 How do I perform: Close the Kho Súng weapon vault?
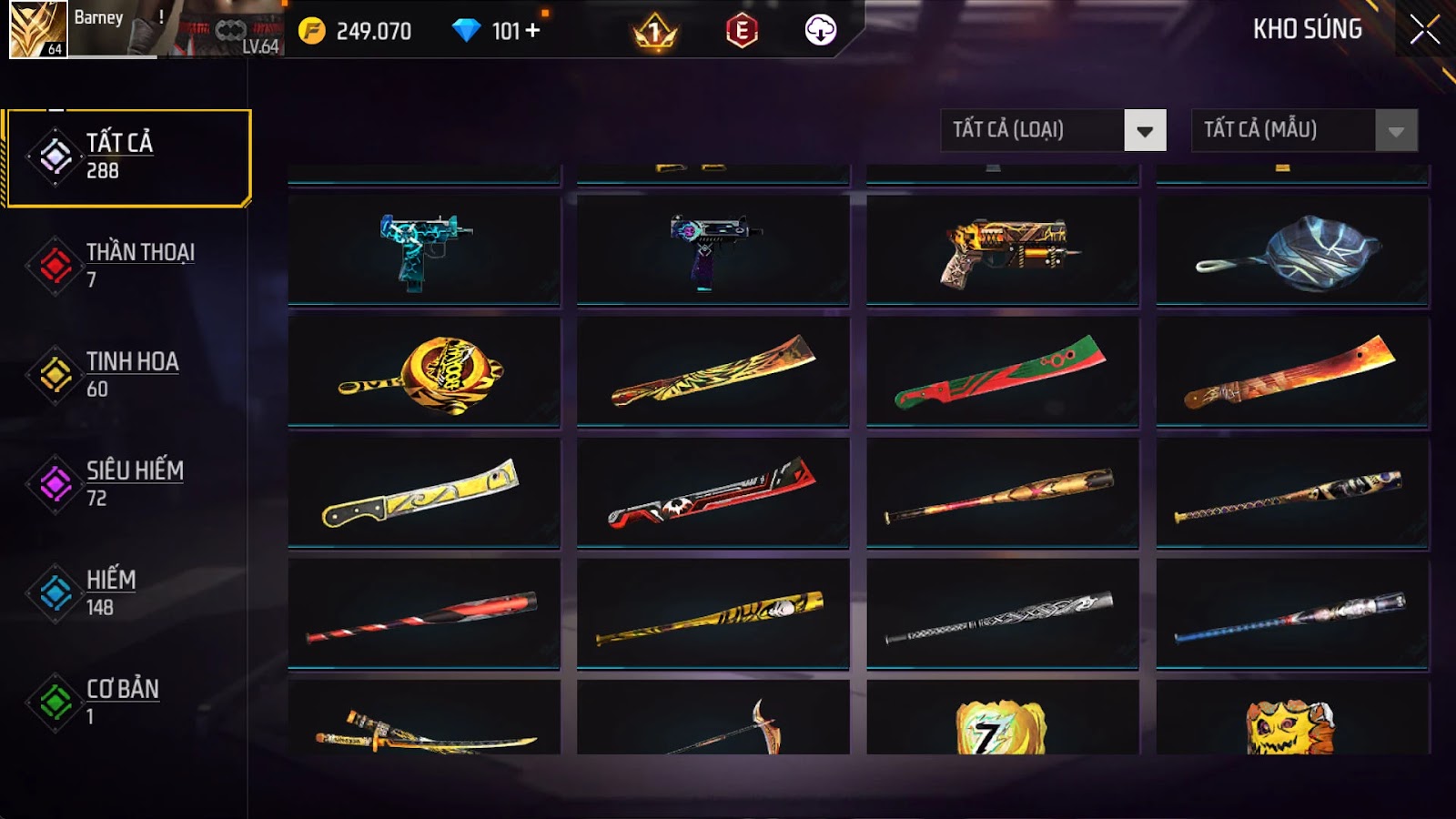[1424, 30]
